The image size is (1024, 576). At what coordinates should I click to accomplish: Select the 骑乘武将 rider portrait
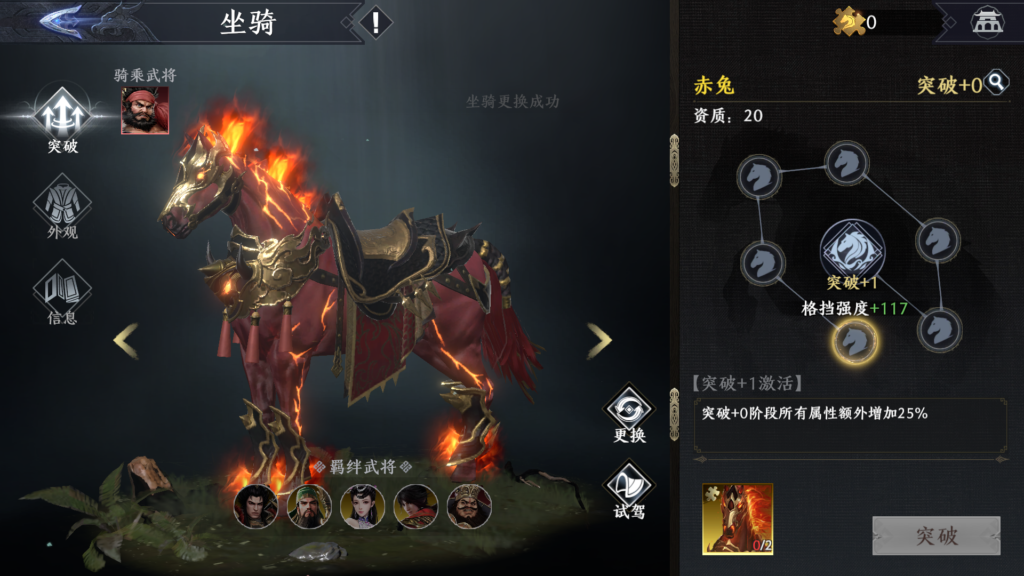point(145,110)
